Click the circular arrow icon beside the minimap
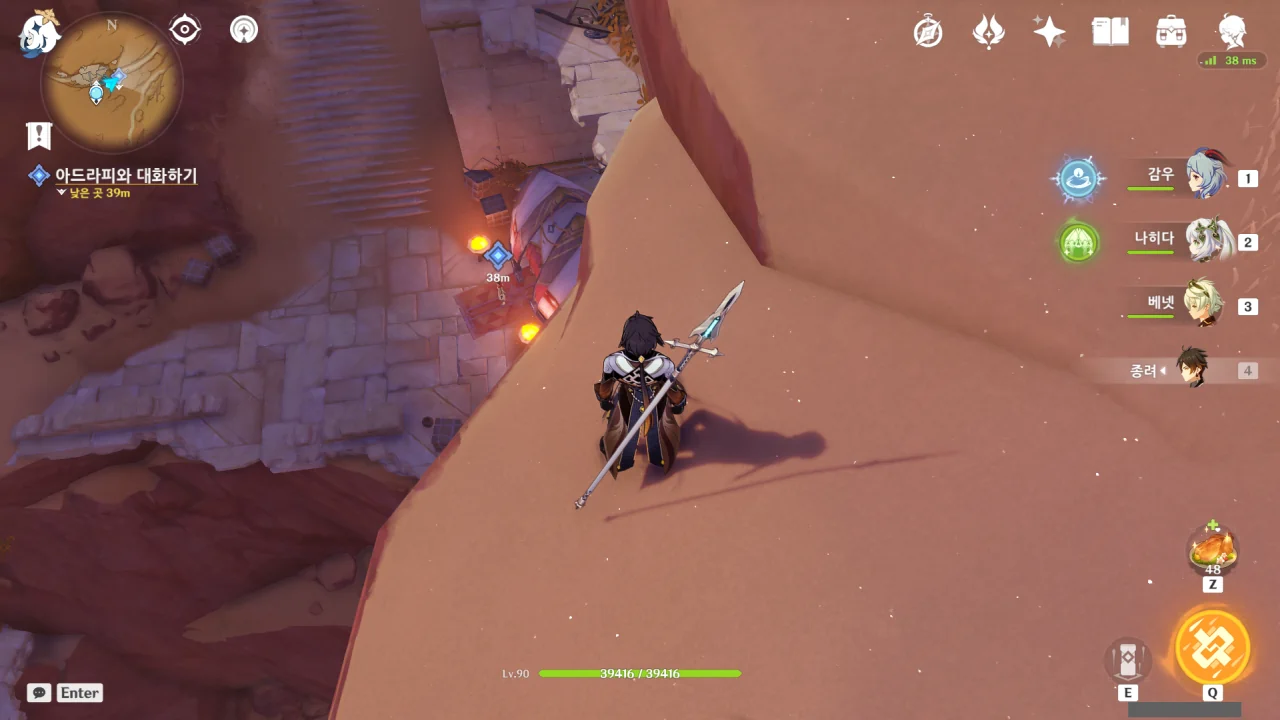Viewport: 1280px width, 720px height. (243, 30)
